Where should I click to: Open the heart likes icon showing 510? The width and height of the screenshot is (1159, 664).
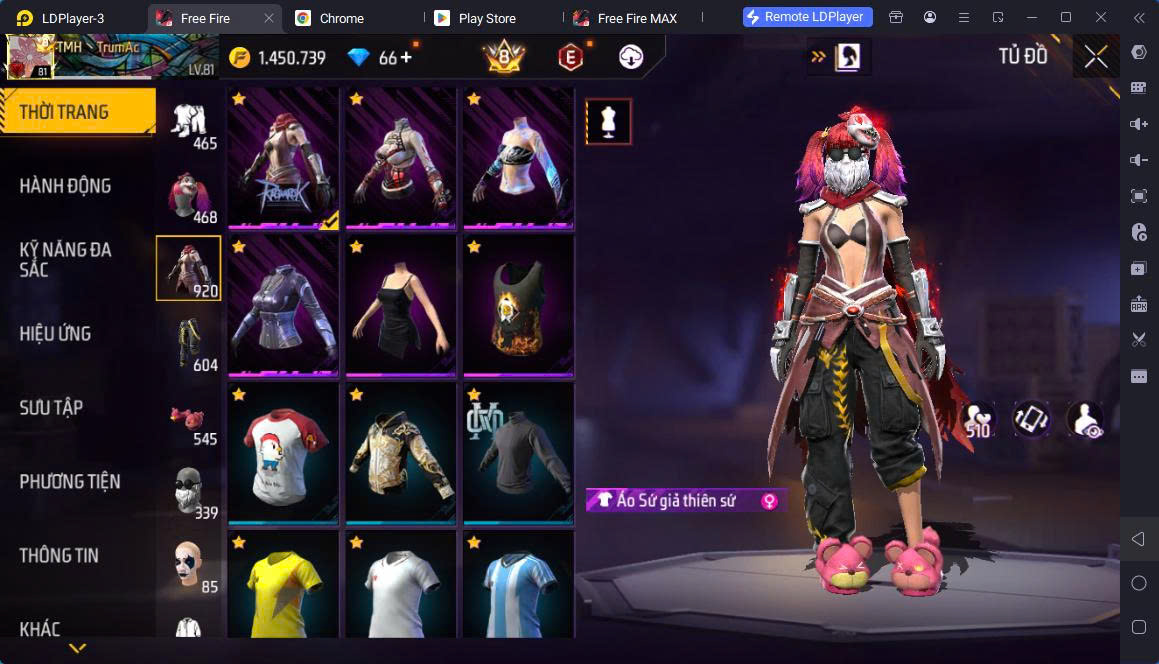[978, 420]
